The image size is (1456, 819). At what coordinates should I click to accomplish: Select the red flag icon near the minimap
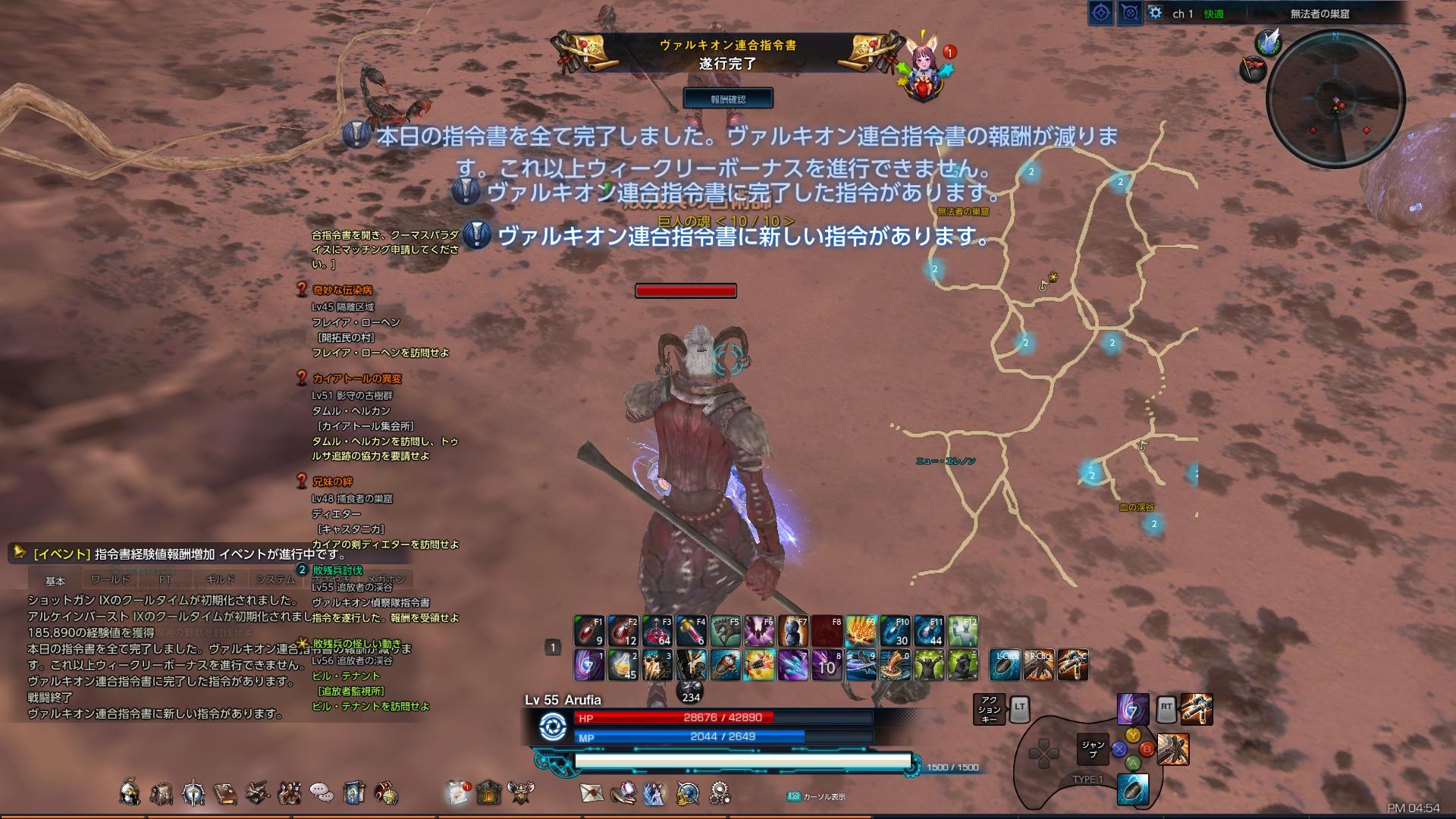[x=1254, y=70]
